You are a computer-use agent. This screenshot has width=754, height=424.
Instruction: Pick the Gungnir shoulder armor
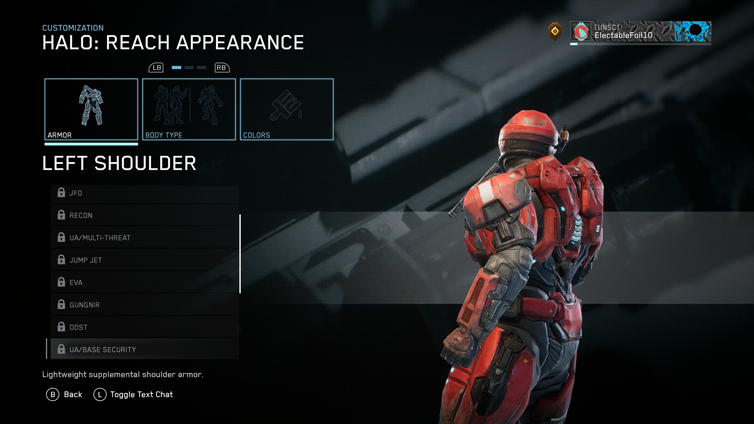click(145, 305)
